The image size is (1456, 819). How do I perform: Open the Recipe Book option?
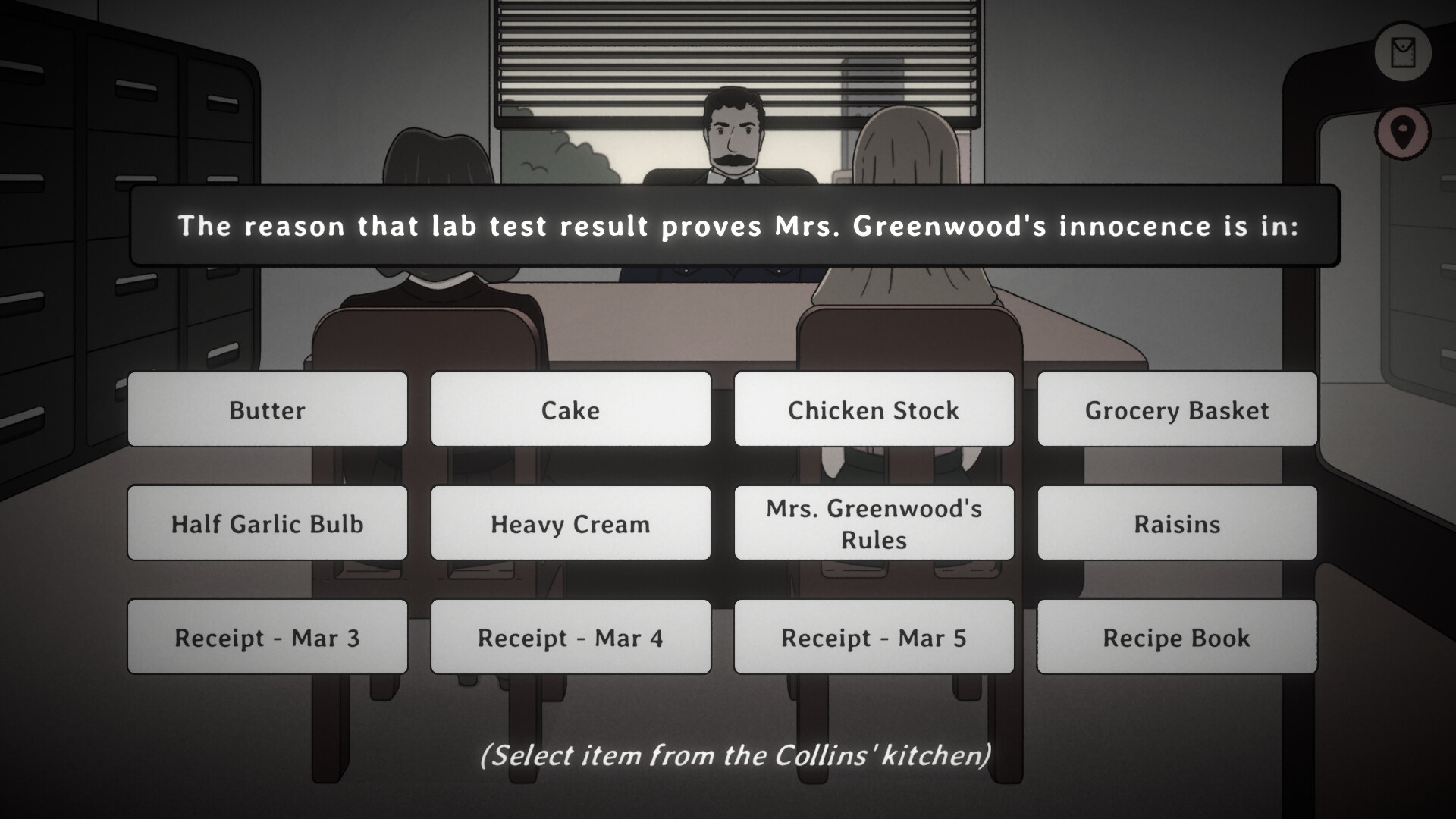[x=1177, y=638]
